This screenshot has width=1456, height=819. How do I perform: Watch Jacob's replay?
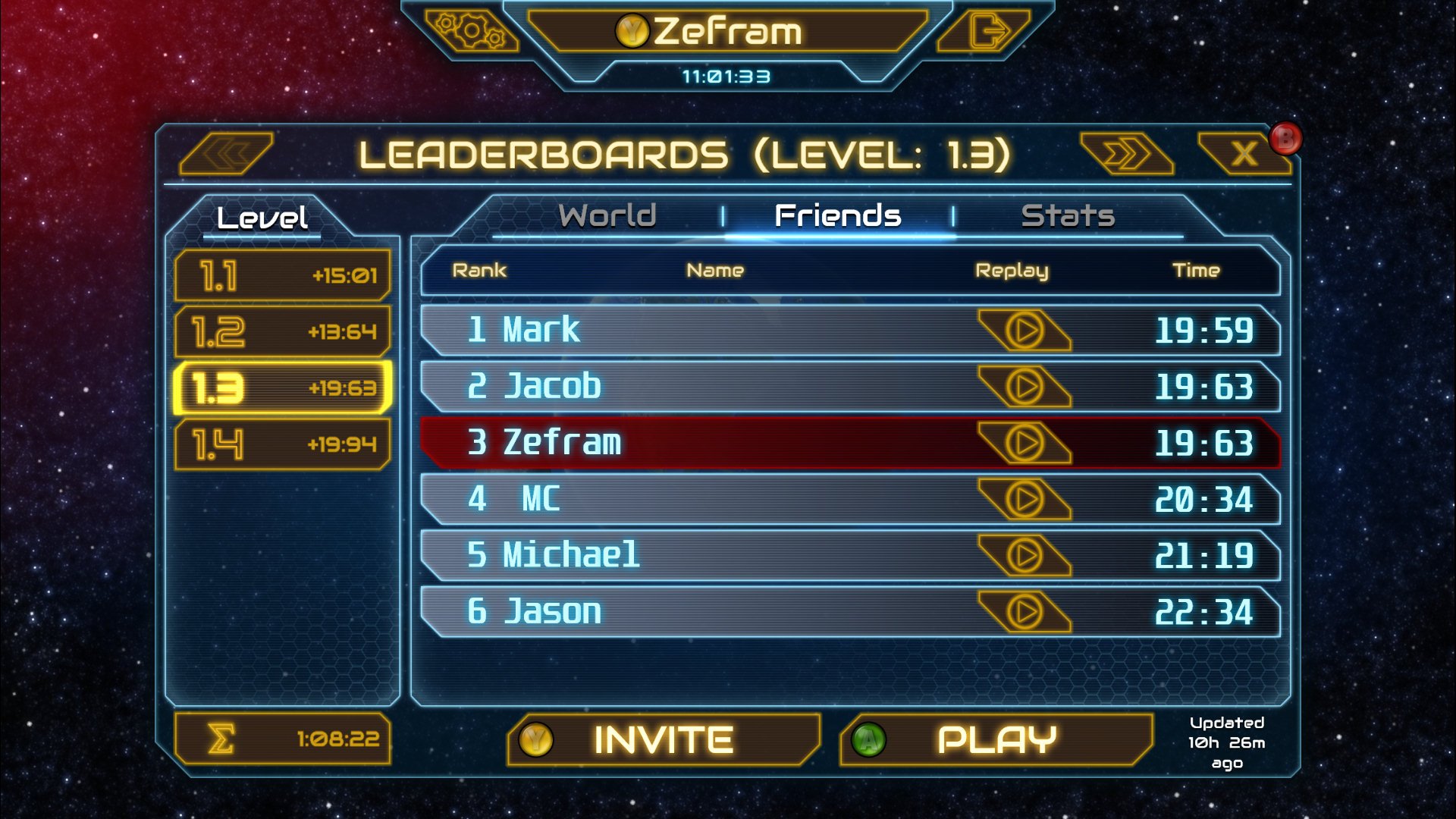click(1025, 387)
